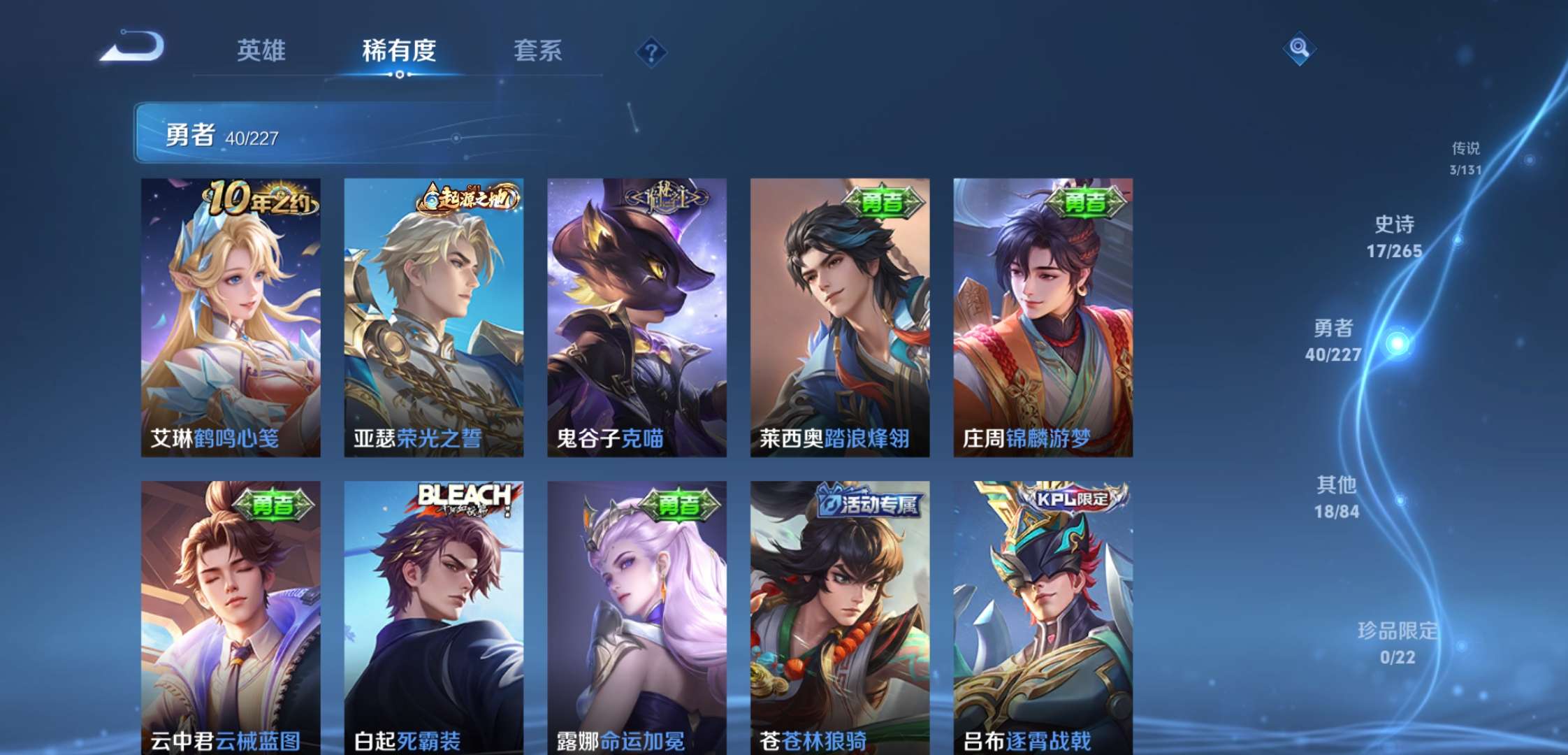Screen dimensions: 1568x755
Task: Click the question mark help icon beside tabs
Action: [650, 51]
